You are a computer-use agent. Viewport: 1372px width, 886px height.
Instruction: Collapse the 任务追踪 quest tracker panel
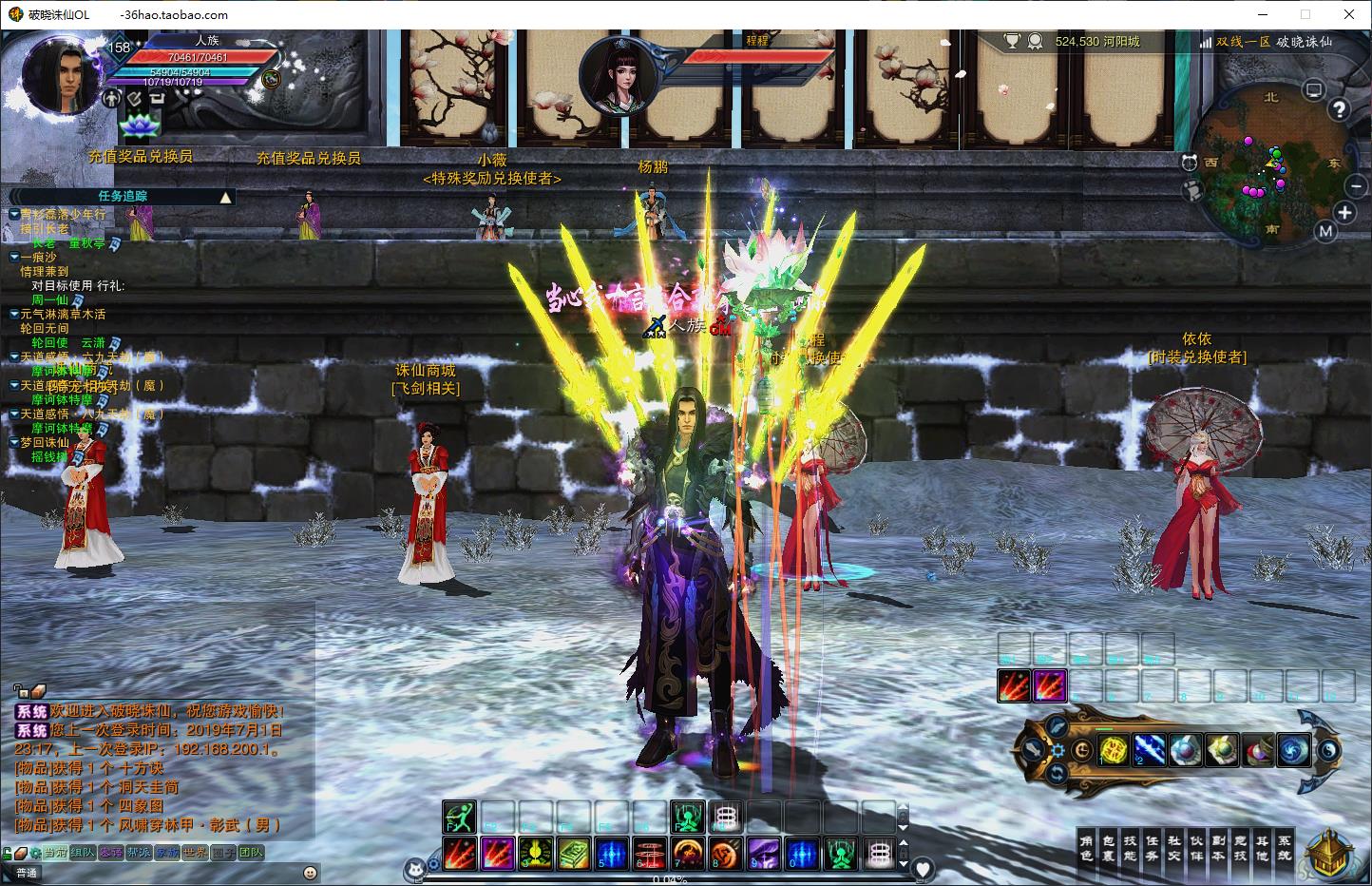[x=226, y=197]
